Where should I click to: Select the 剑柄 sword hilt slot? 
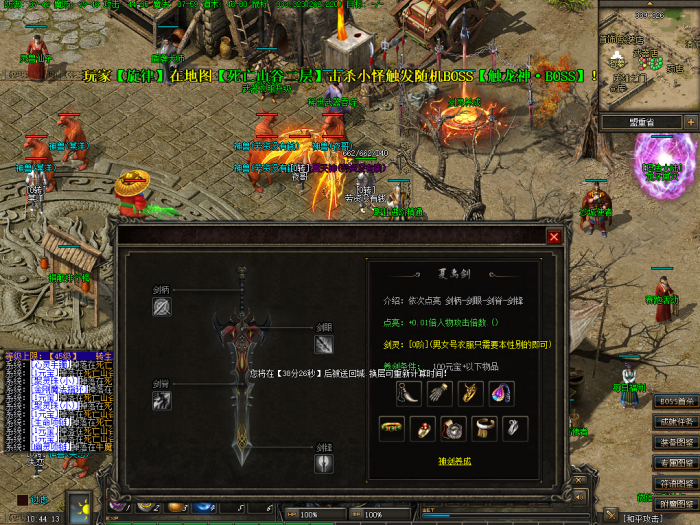(x=163, y=307)
